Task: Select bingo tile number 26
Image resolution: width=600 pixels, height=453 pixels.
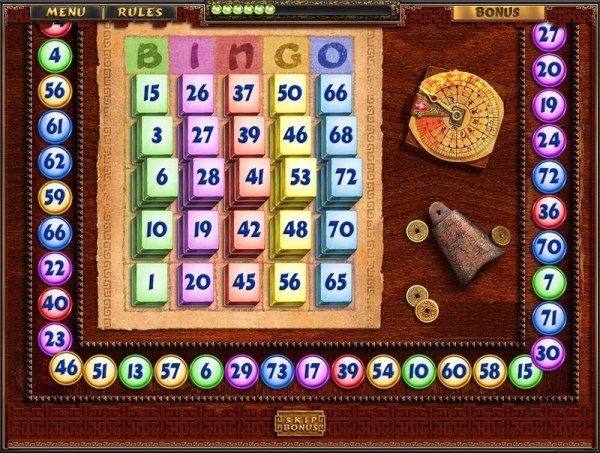Action: point(198,94)
